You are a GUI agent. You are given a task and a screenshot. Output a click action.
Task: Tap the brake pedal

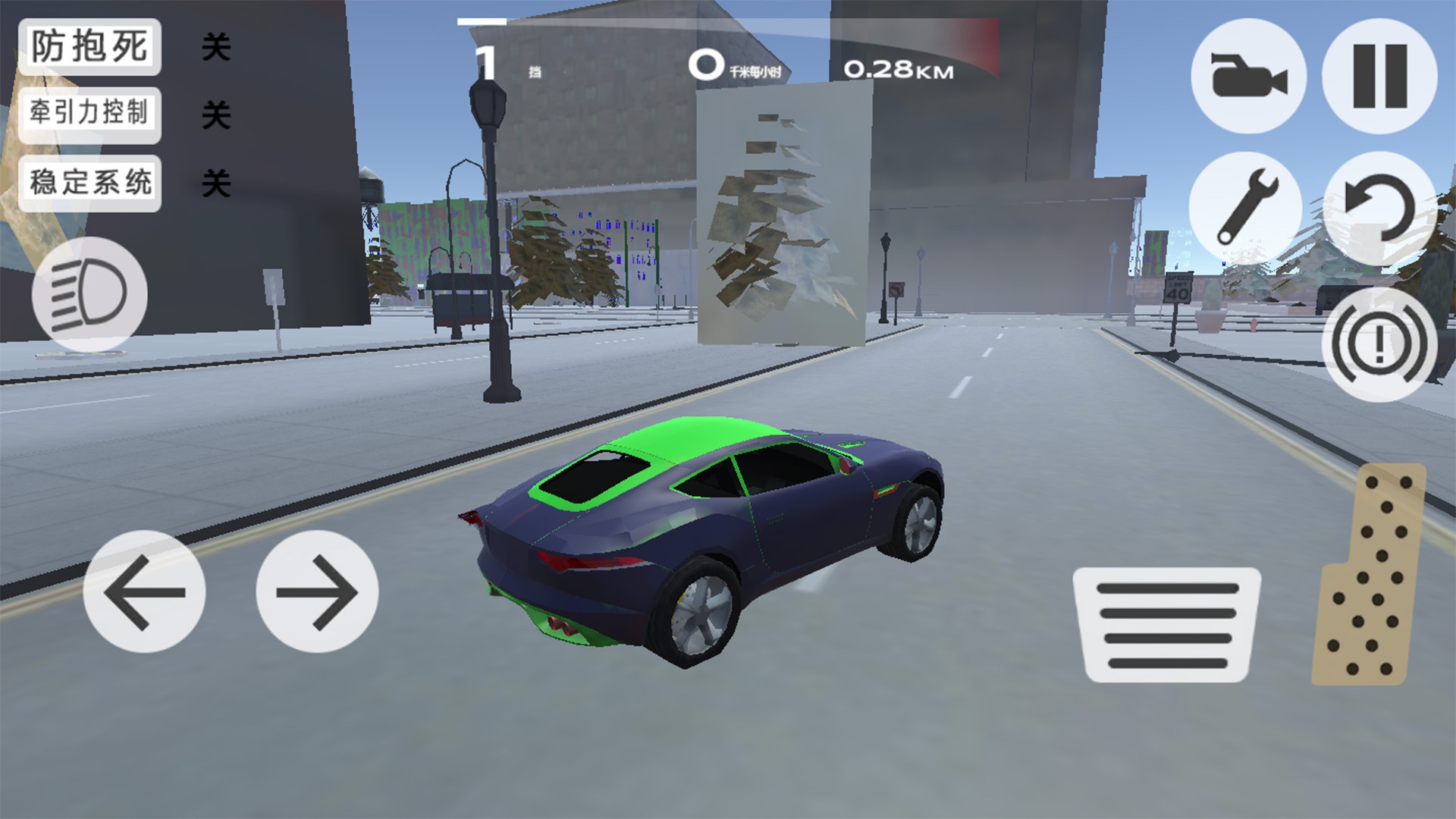(x=1167, y=624)
